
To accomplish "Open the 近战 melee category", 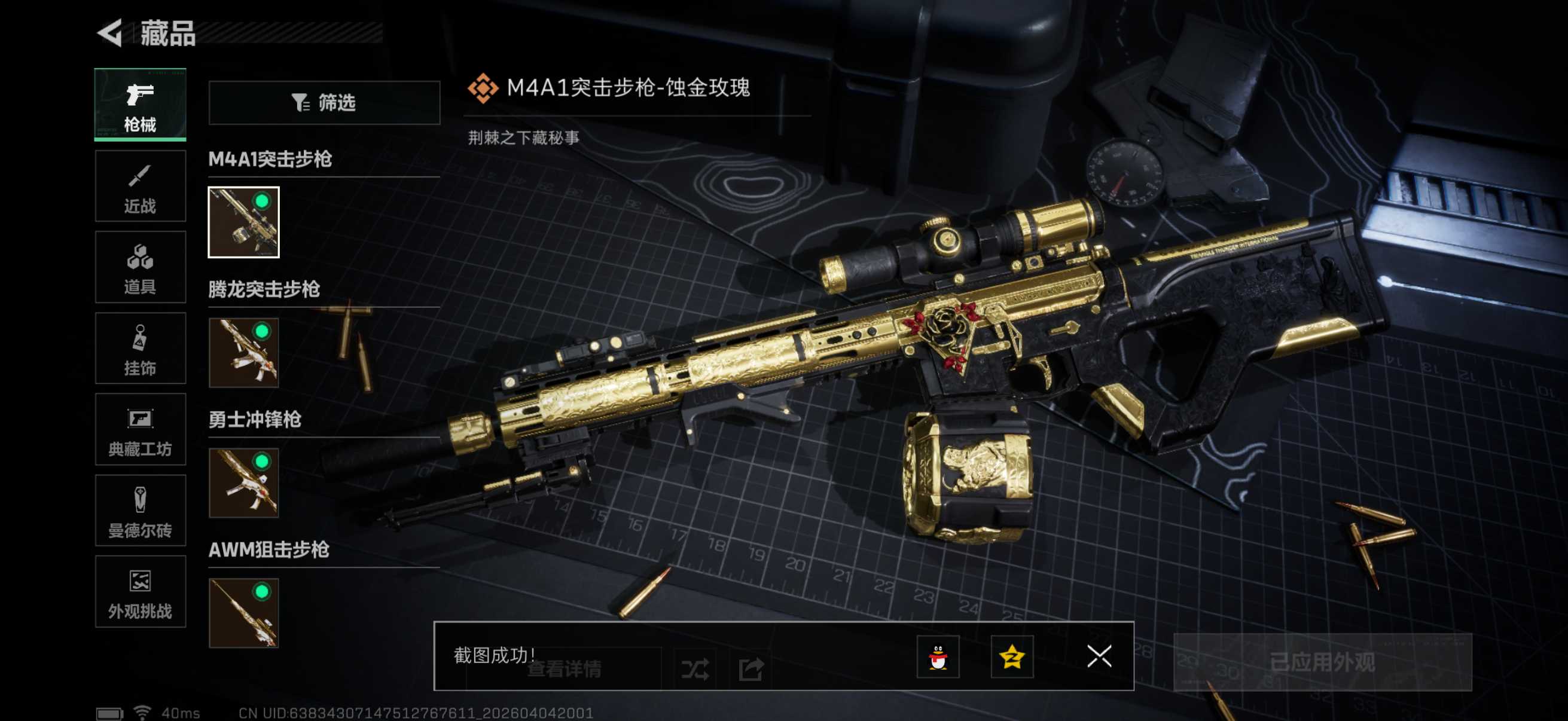I will click(x=140, y=186).
